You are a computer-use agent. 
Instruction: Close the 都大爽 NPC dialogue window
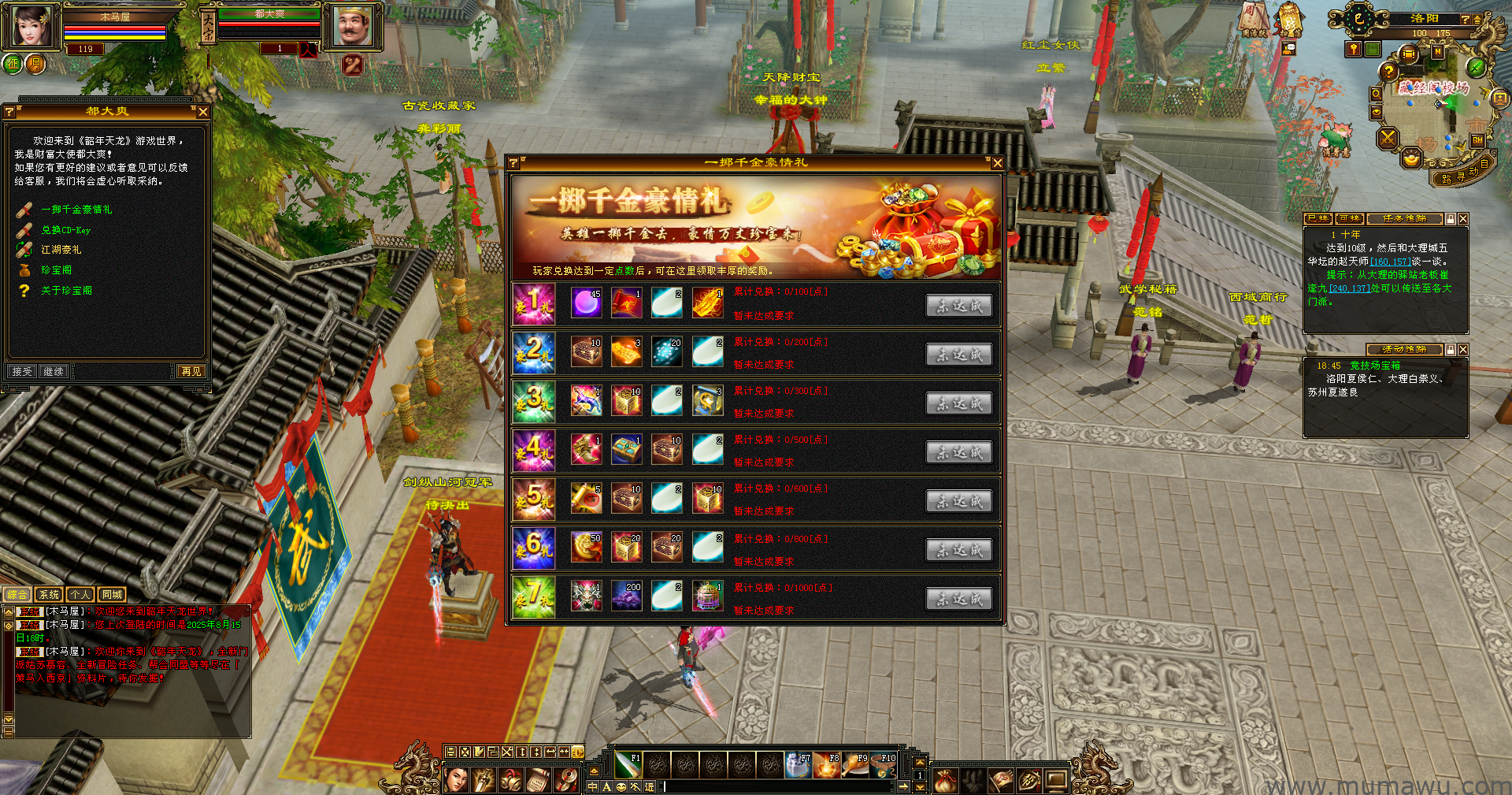click(x=203, y=112)
